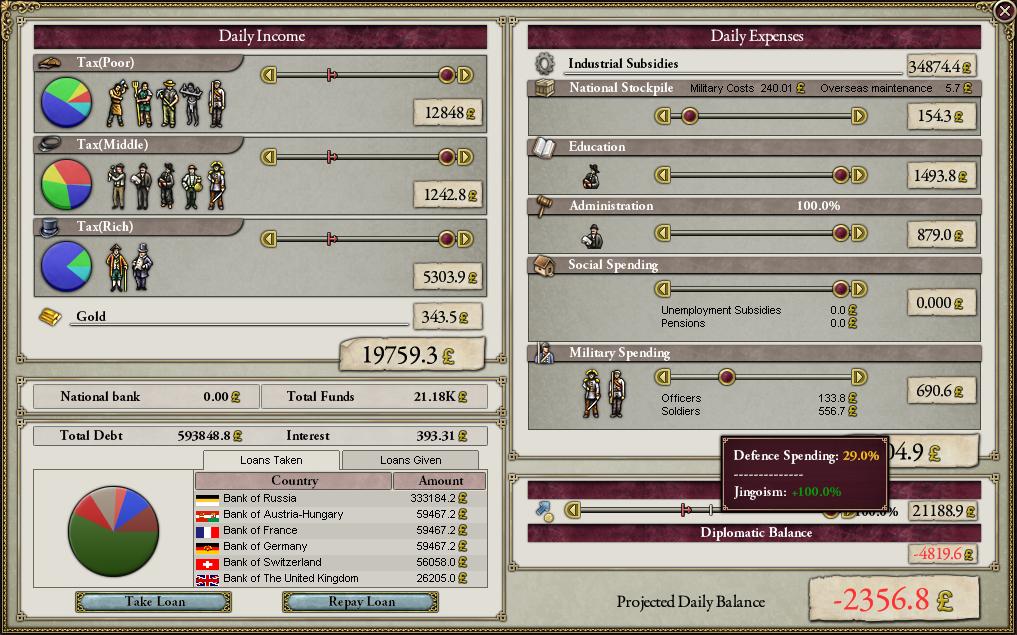Increase national stockpile spending arrow
The image size is (1017, 635).
858,116
